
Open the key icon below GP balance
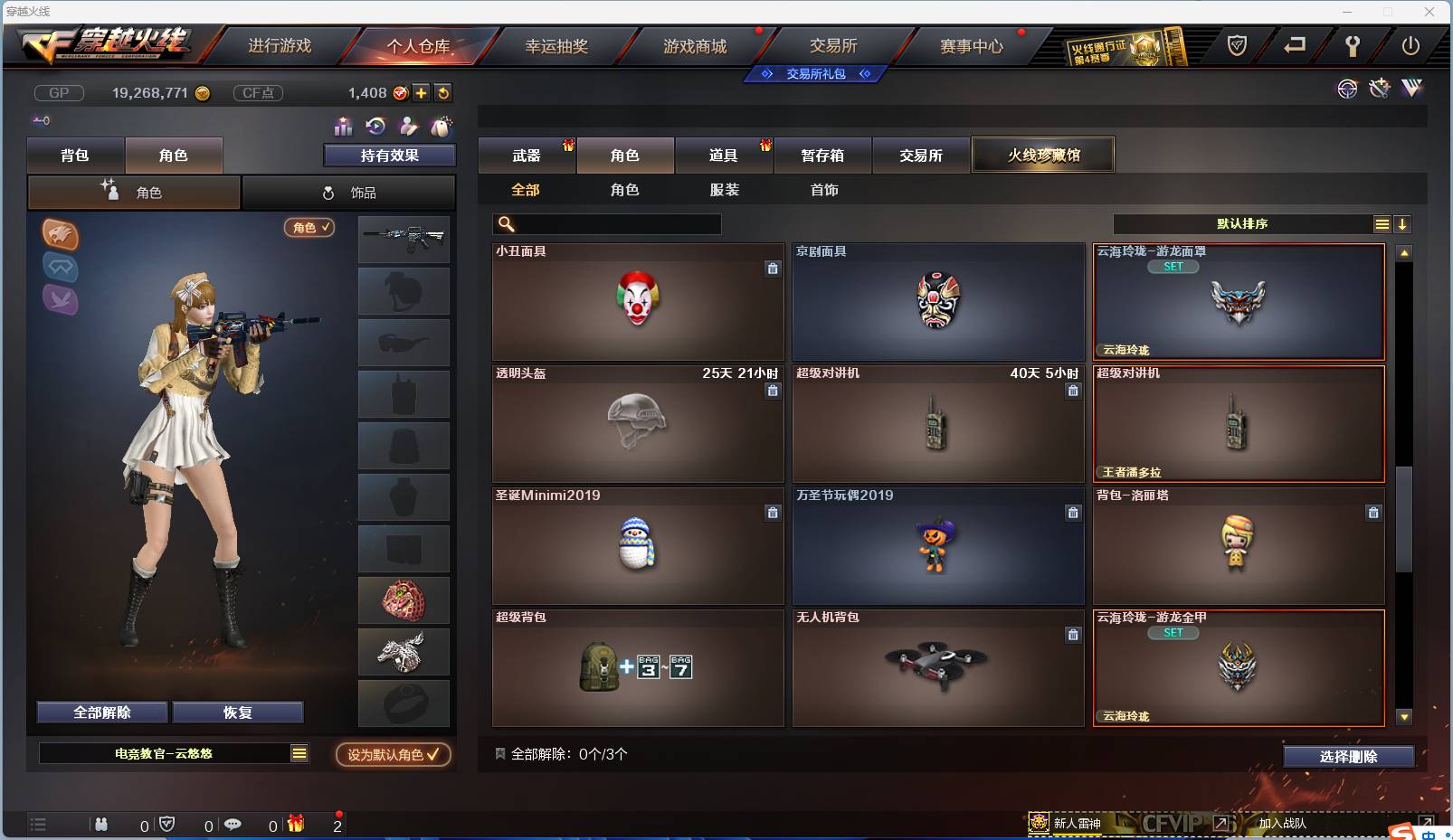(x=42, y=119)
